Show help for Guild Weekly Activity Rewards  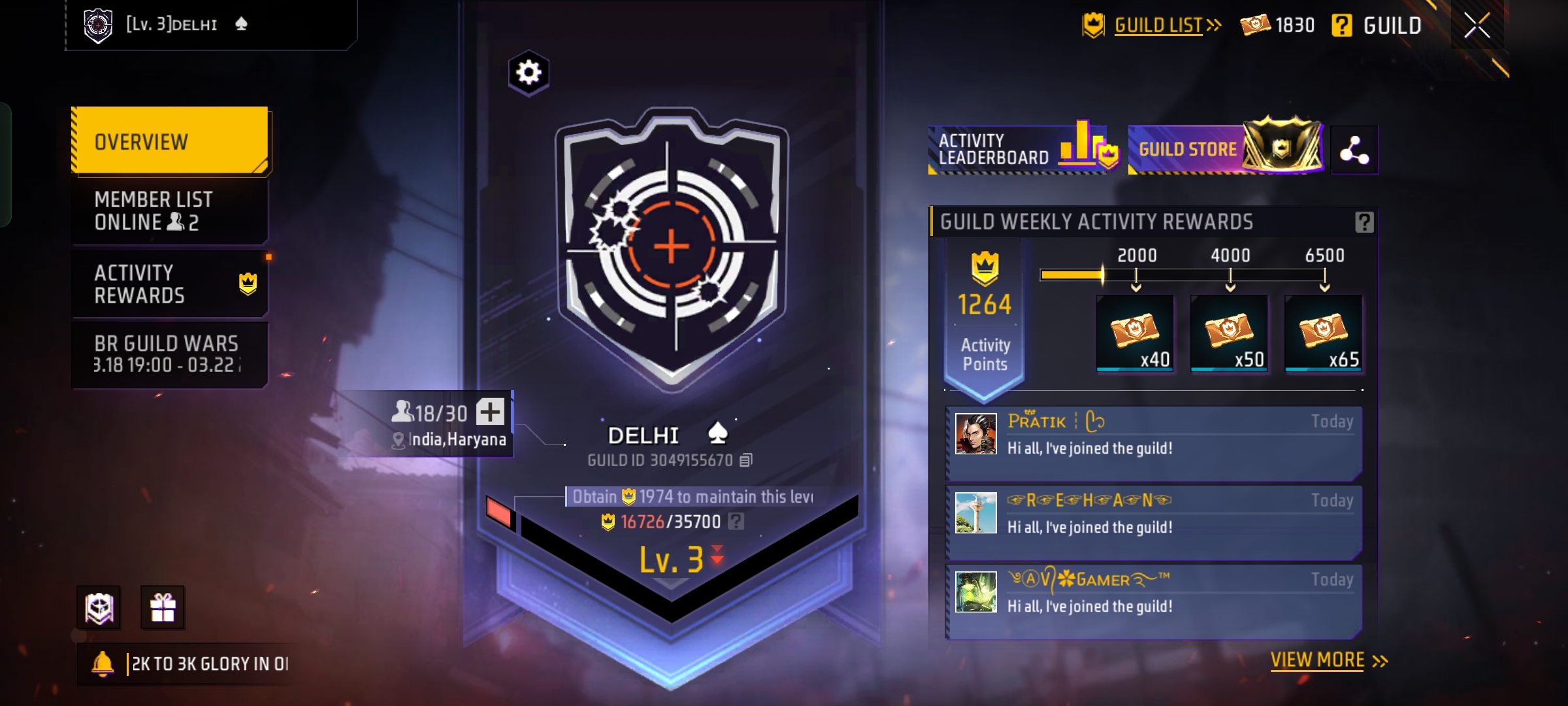(1364, 222)
